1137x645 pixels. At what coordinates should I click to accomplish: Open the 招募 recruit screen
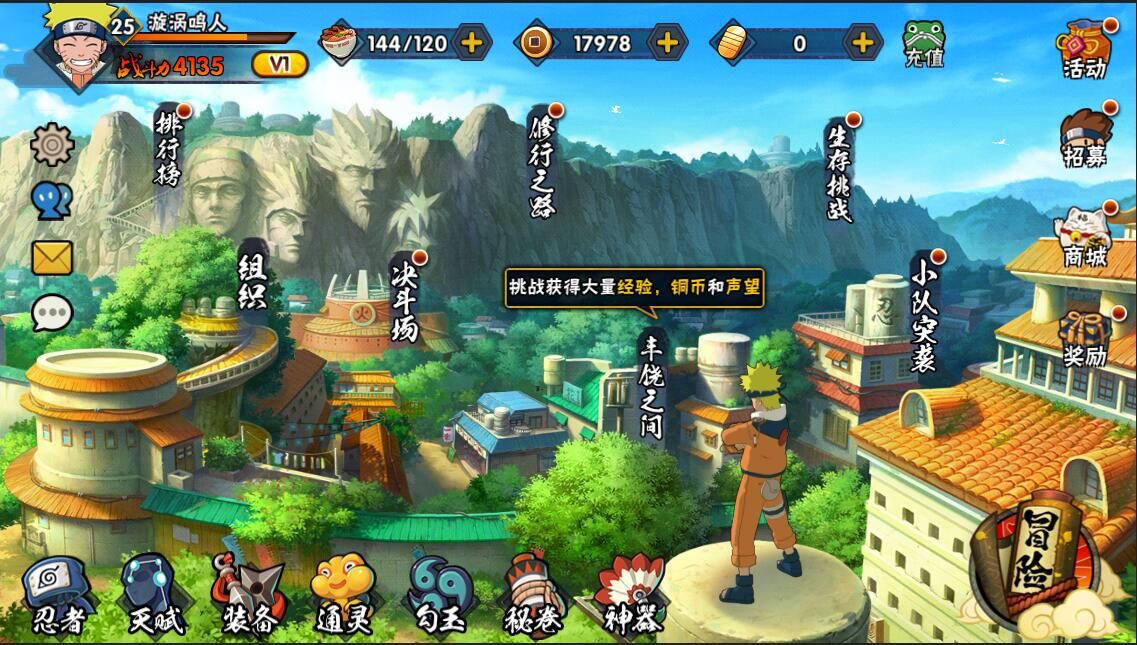tap(1085, 138)
